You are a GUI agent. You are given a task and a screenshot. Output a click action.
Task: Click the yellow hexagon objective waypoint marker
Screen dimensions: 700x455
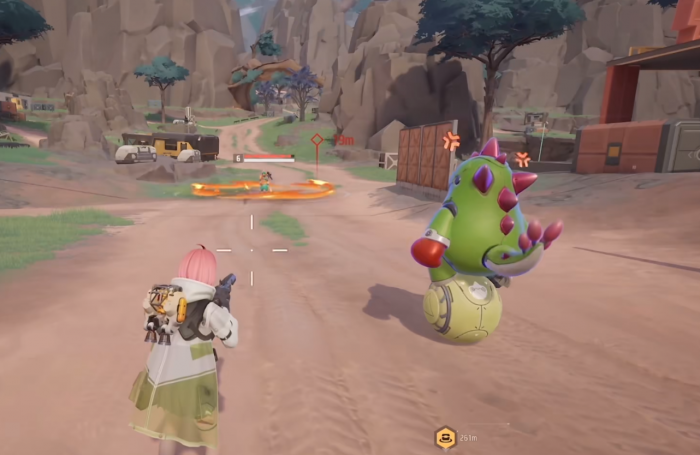pos(445,437)
